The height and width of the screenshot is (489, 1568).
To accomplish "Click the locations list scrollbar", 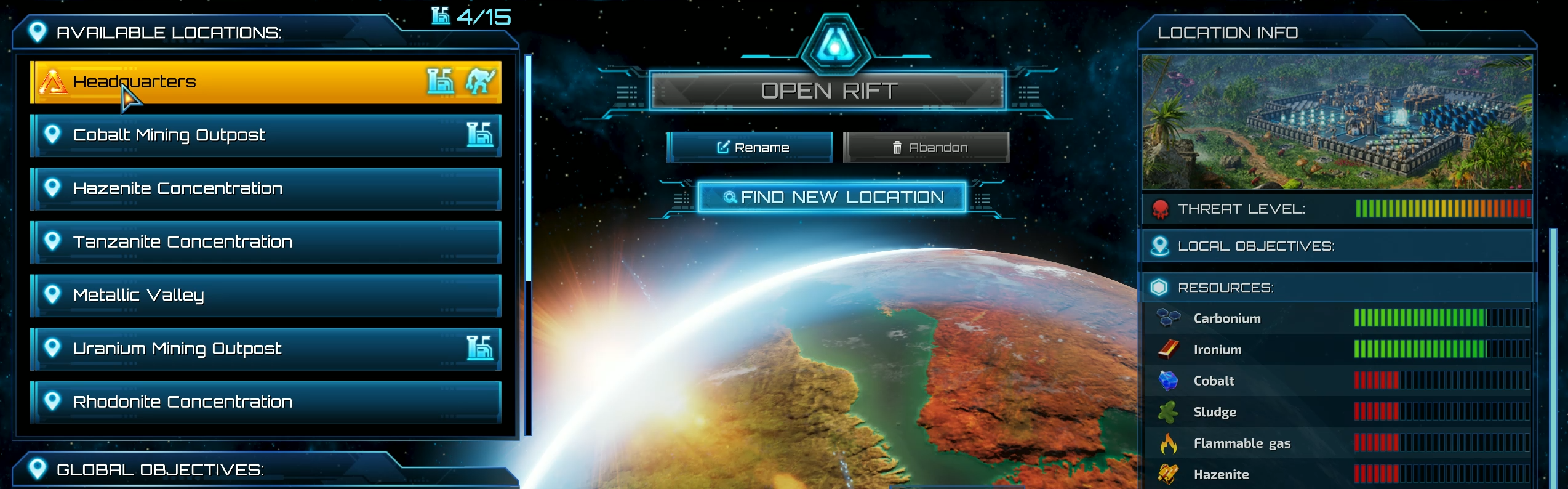I will [x=528, y=166].
